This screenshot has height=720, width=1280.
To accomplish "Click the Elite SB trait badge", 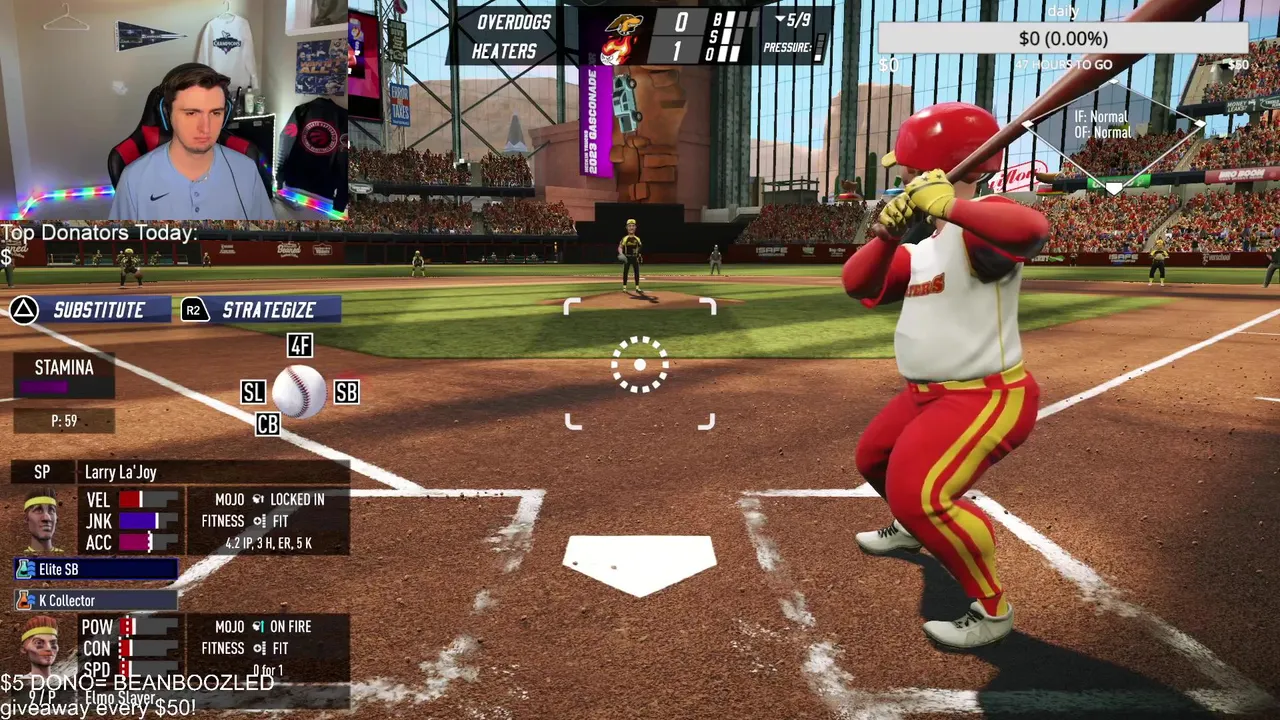I will click(x=96, y=569).
